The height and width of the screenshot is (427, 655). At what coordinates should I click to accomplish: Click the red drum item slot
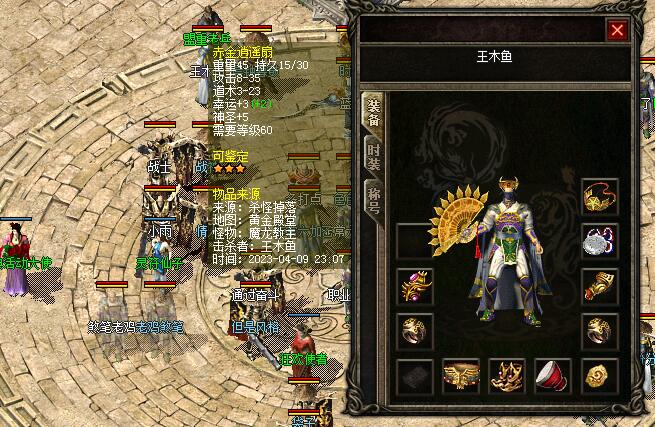(x=553, y=376)
